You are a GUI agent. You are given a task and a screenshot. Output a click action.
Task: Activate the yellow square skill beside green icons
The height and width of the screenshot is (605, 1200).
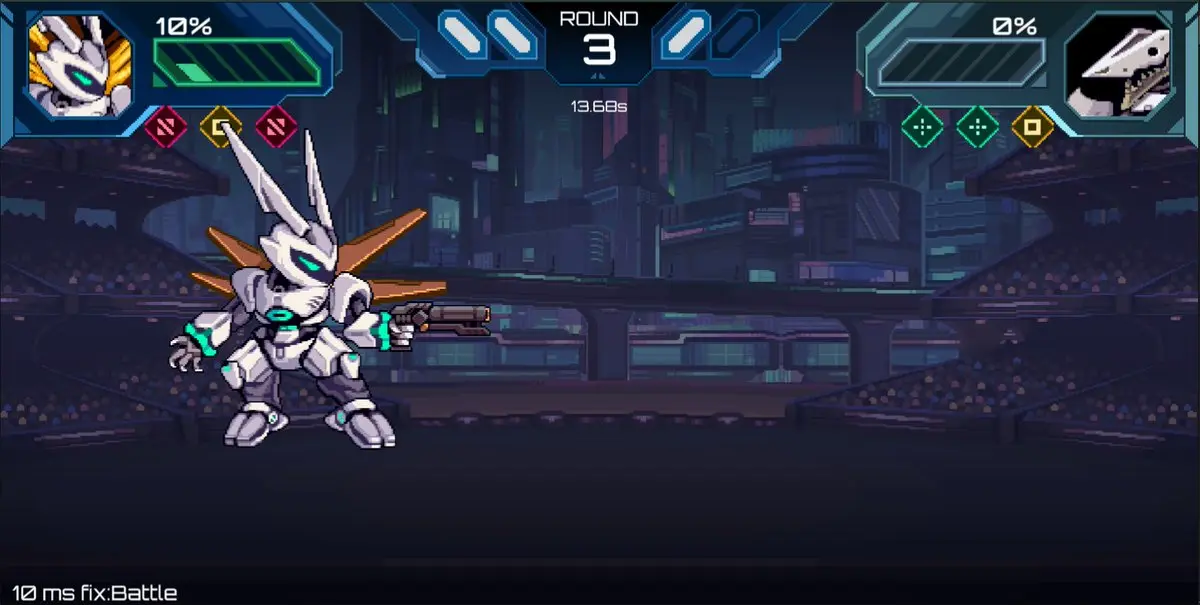[x=1032, y=127]
